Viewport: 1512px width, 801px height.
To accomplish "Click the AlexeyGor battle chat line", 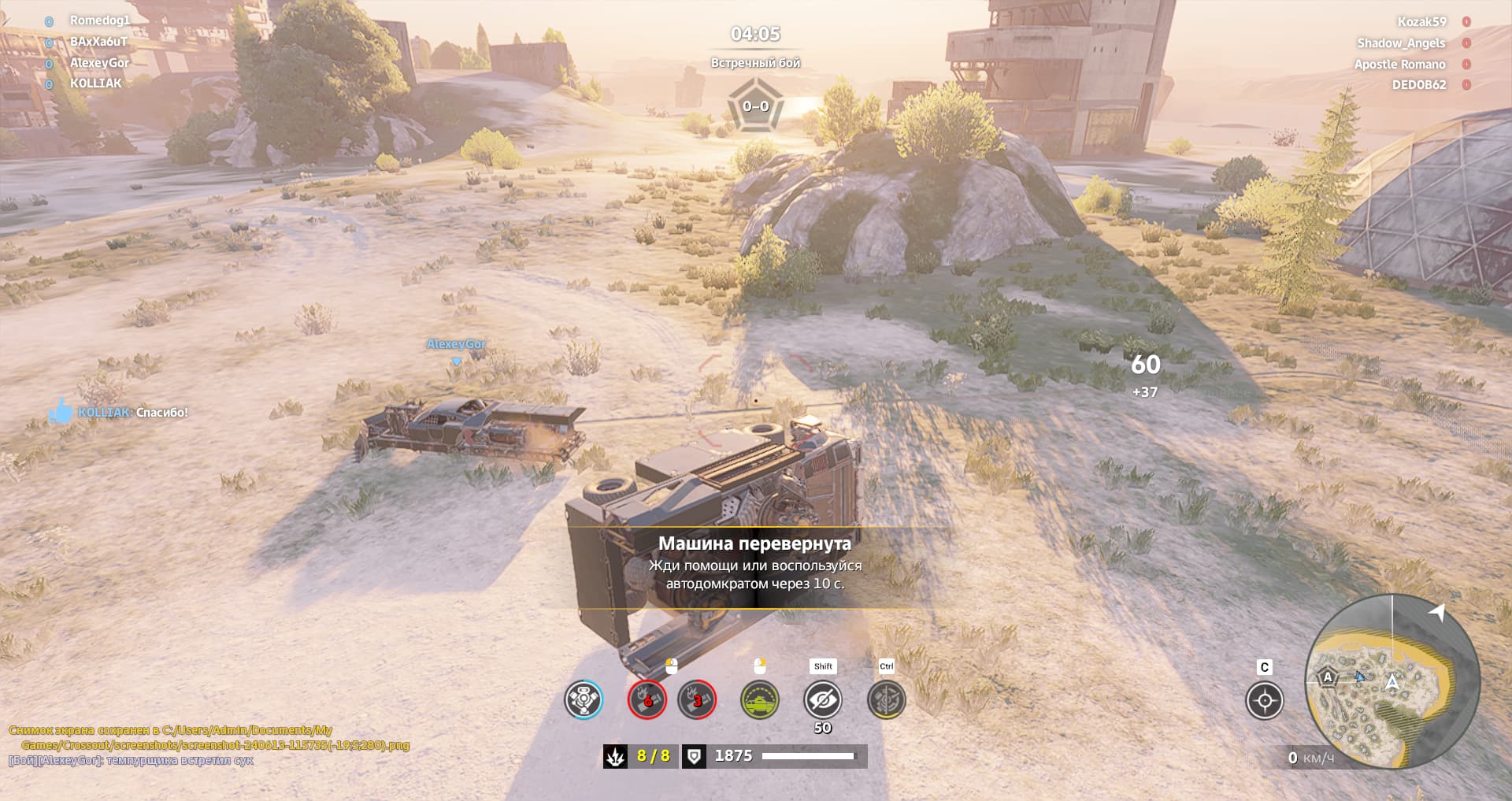I will point(131,761).
